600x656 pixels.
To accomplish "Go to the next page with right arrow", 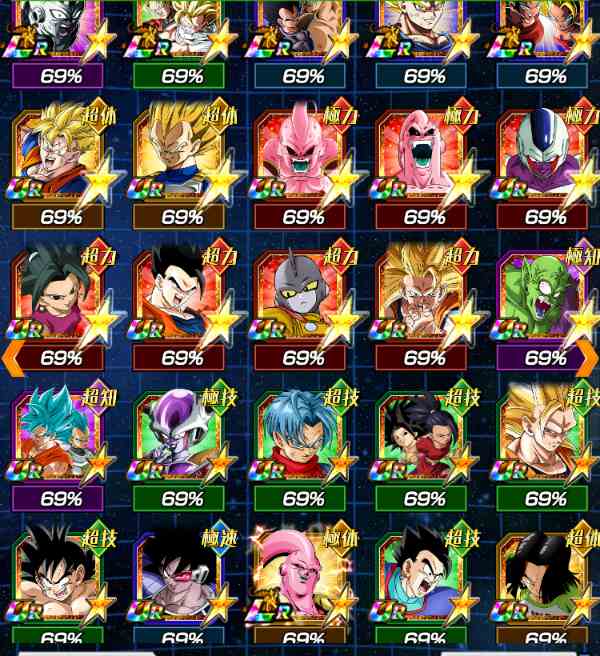I will click(x=588, y=354).
